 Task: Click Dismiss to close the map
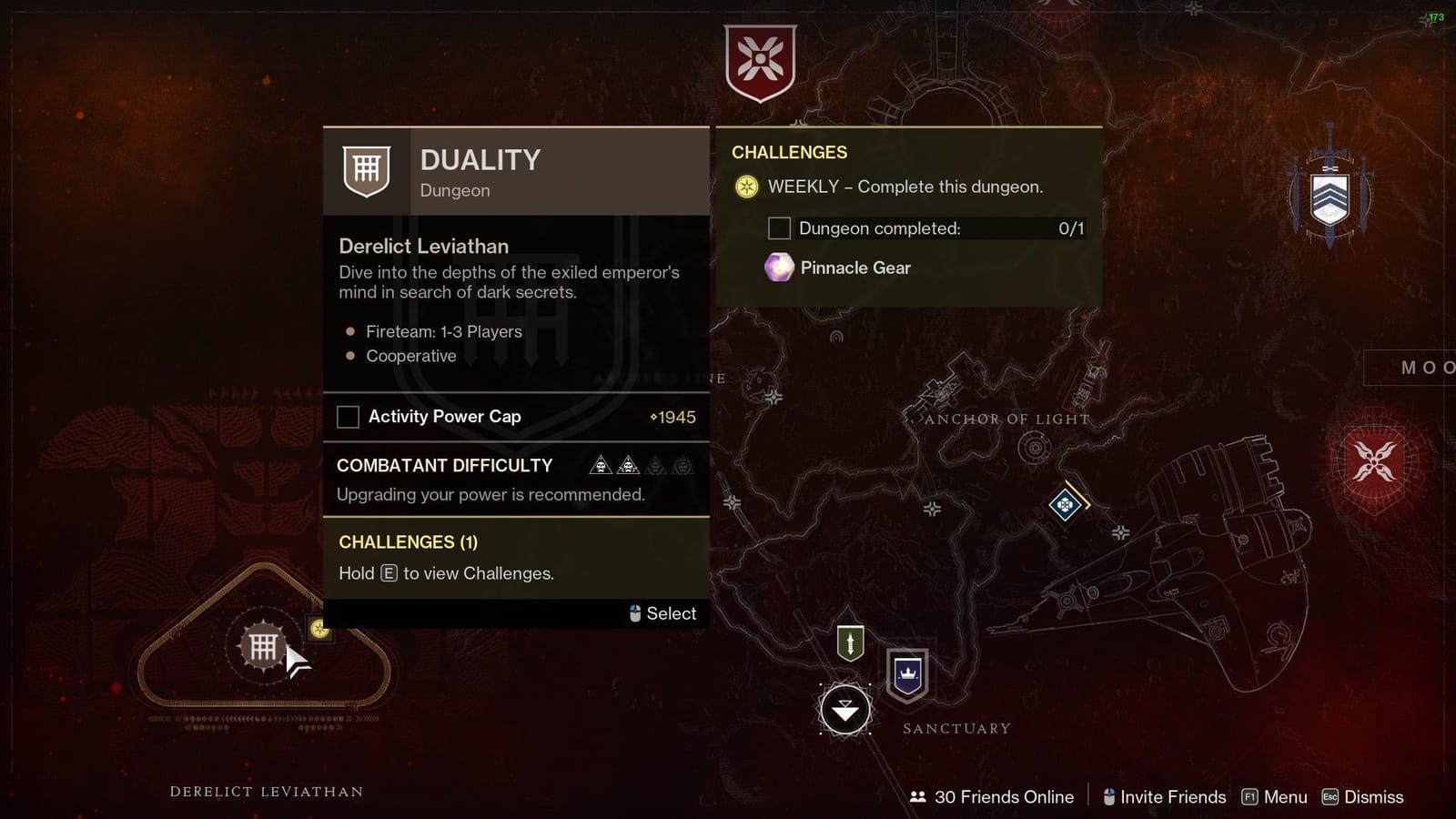tap(1374, 796)
